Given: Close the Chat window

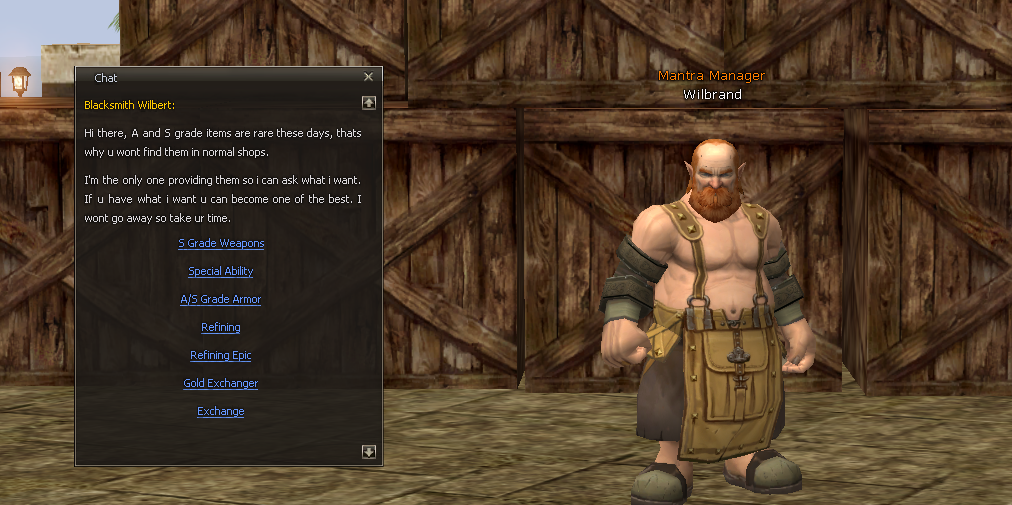Looking at the screenshot, I should (368, 77).
